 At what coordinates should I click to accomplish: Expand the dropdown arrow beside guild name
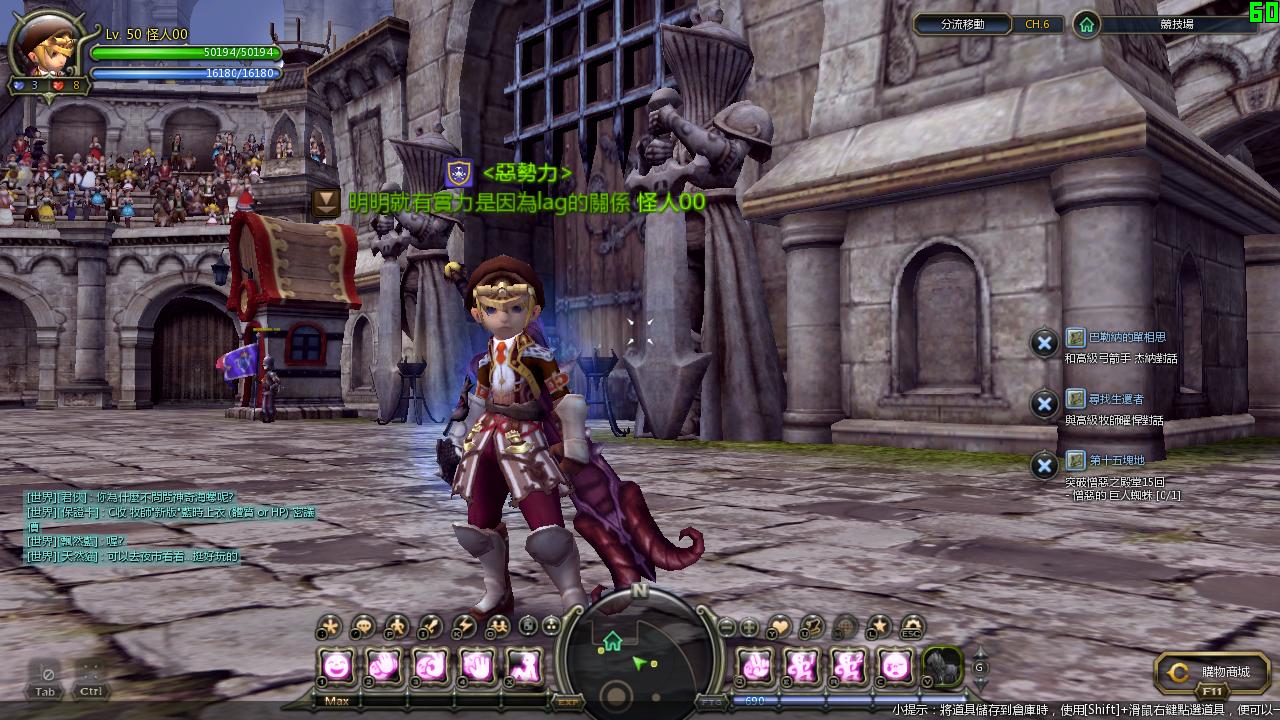[326, 203]
